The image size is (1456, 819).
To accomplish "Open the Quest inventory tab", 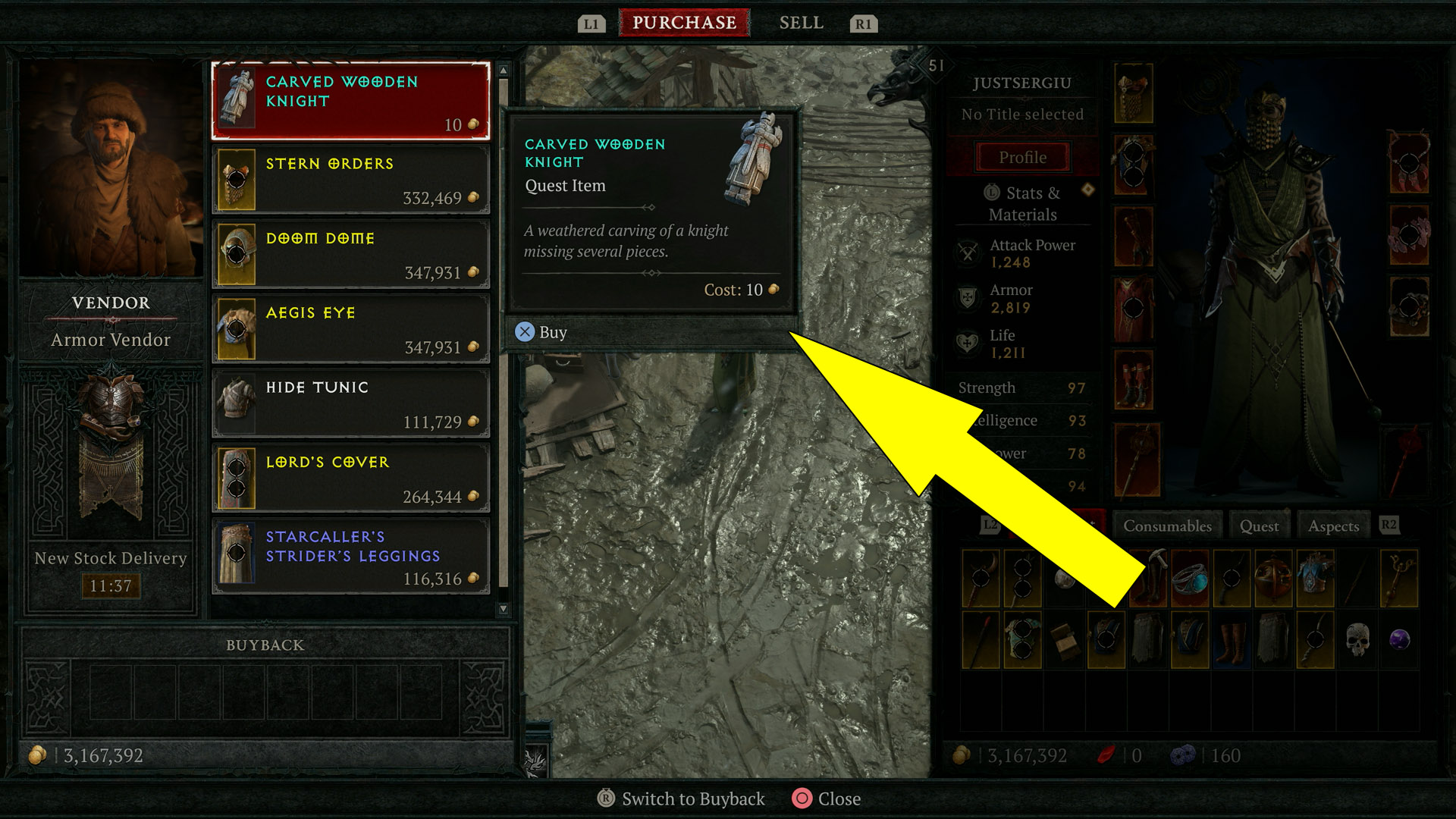I will 1259,525.
